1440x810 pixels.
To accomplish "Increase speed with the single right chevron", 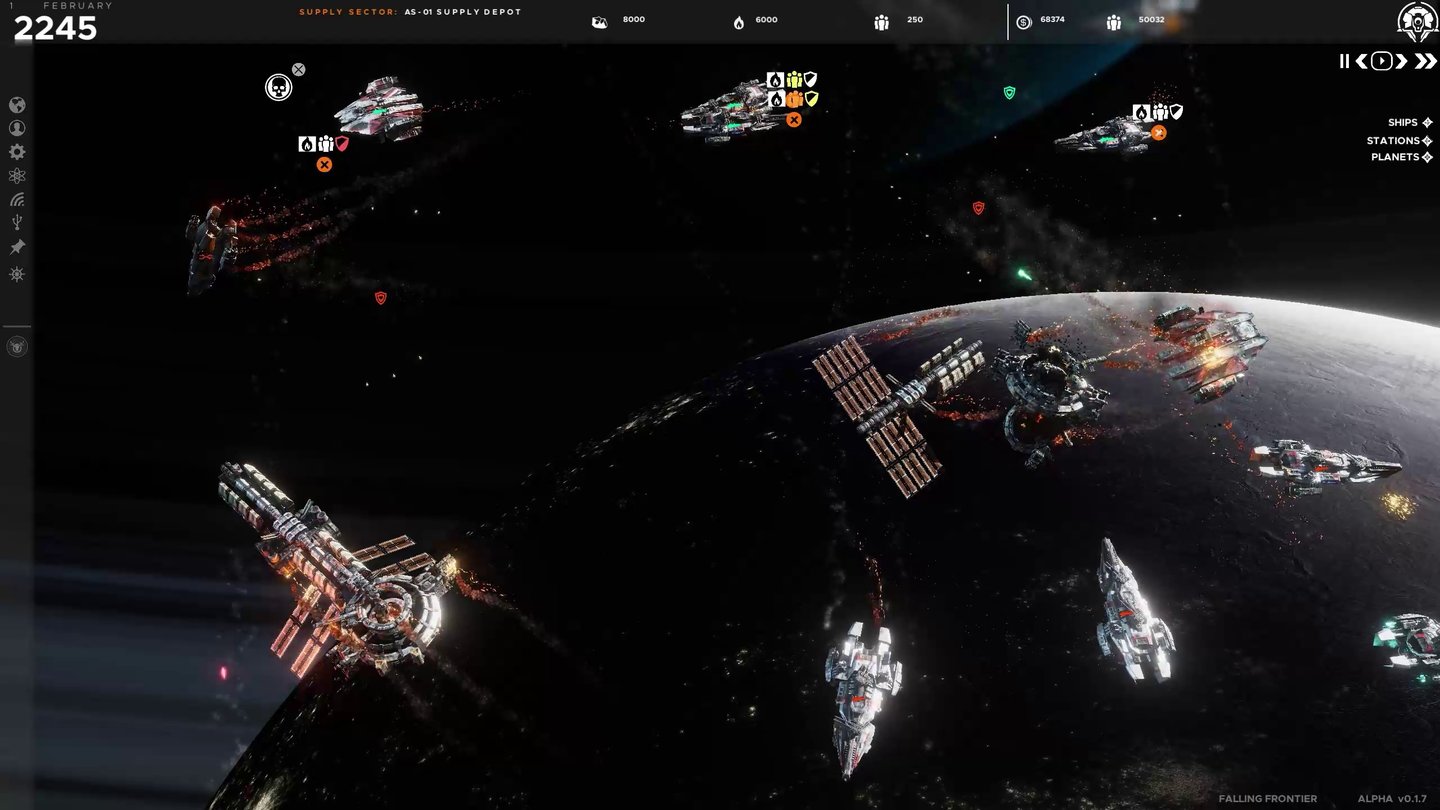I will [1401, 61].
